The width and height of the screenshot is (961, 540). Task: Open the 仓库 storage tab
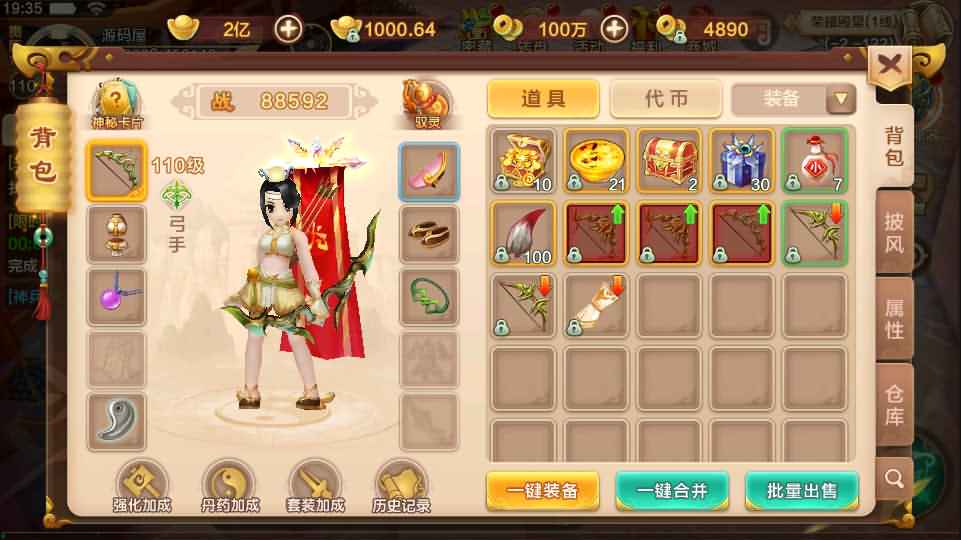click(x=893, y=405)
